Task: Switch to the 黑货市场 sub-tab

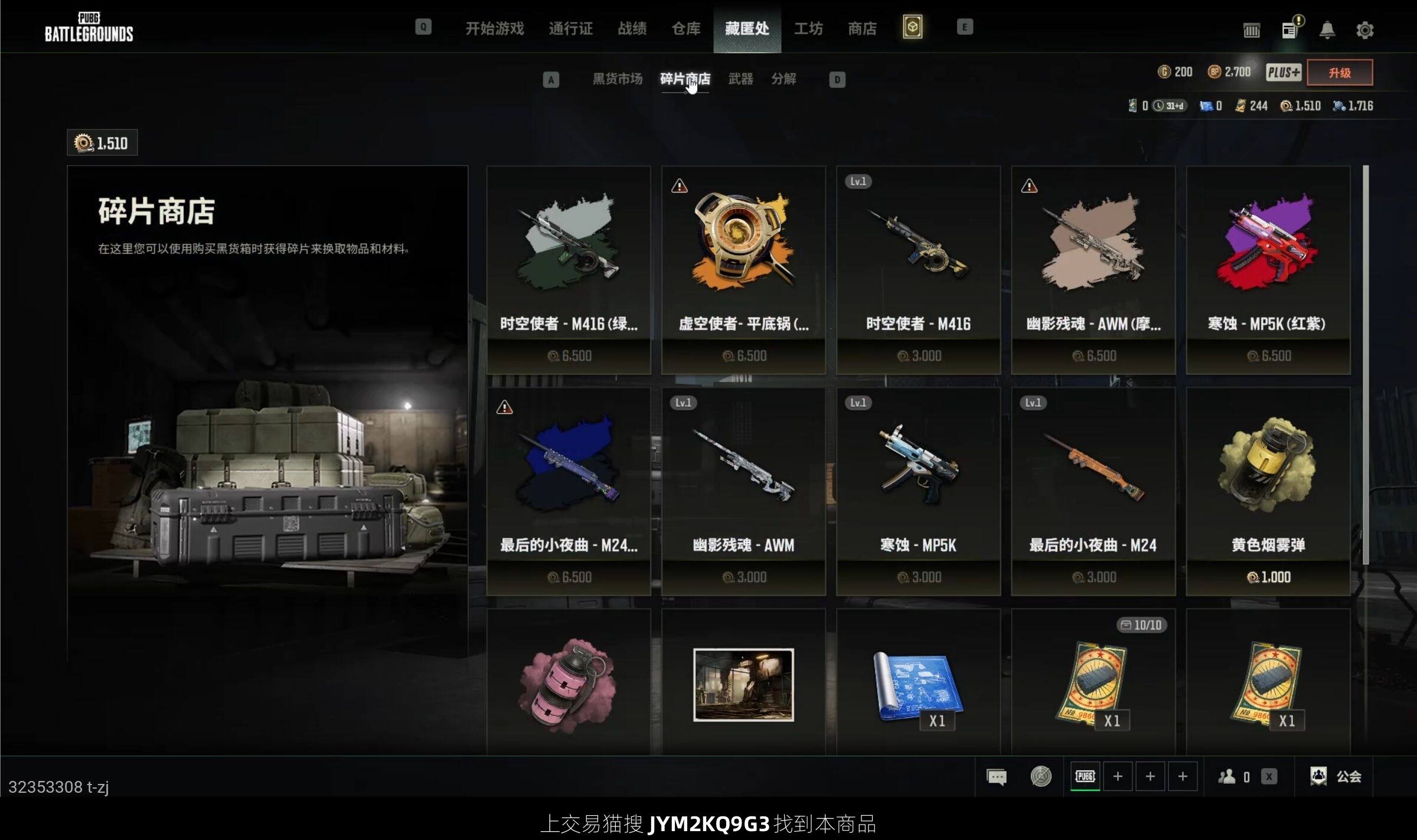Action: pyautogui.click(x=617, y=79)
